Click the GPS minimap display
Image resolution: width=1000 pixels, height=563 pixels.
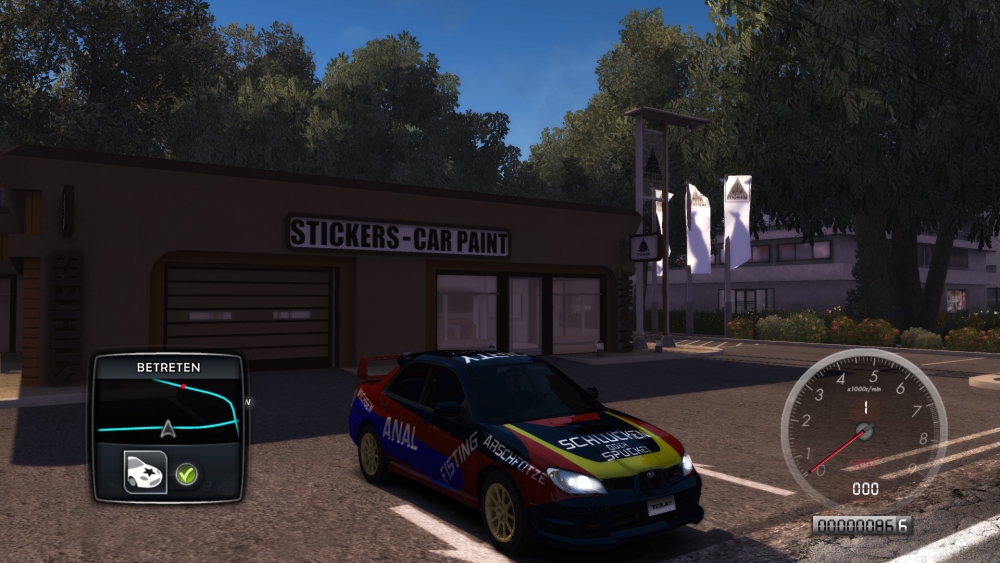coord(168,410)
